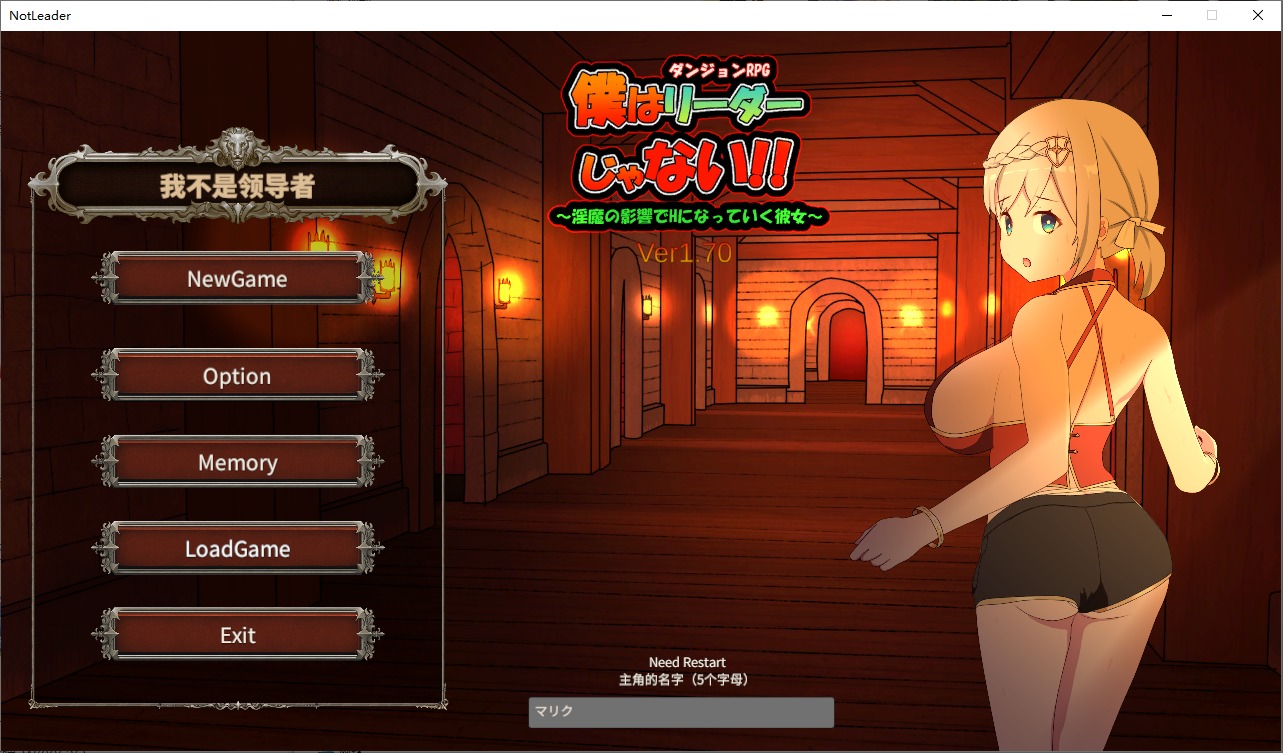Select NewGame from the main menu
This screenshot has width=1283, height=753.
237,279
